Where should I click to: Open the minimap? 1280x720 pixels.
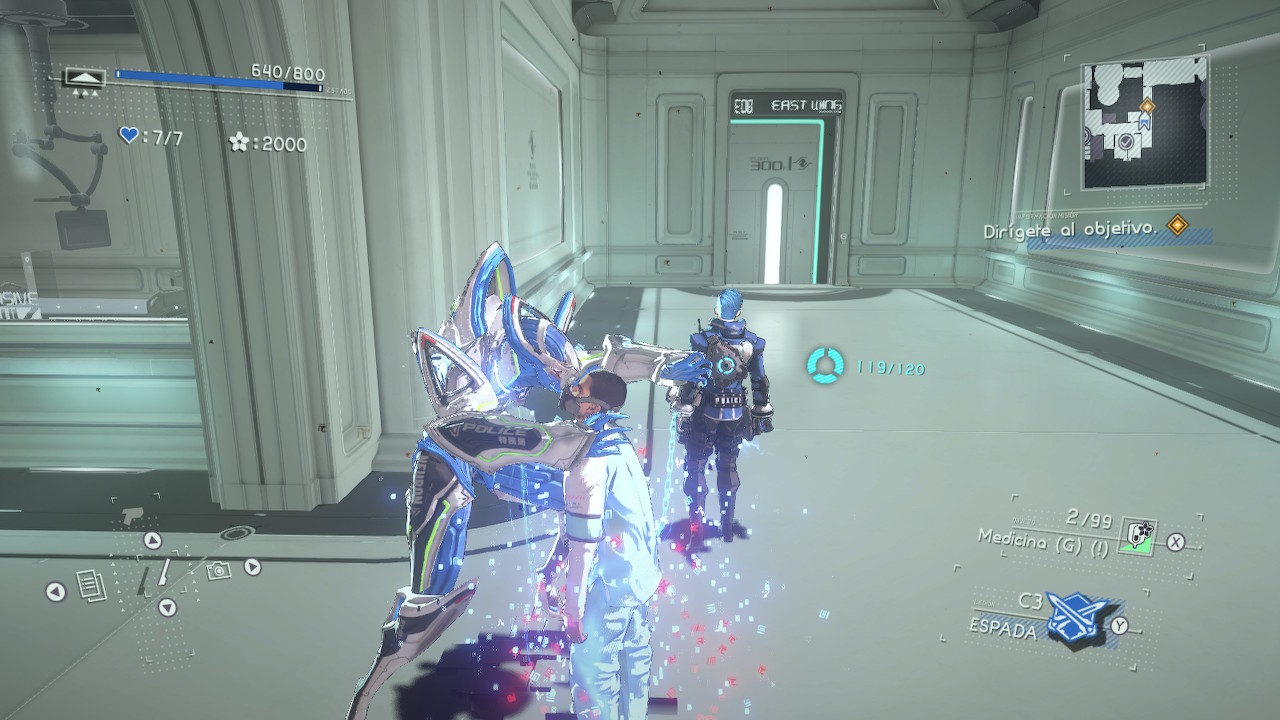(1144, 122)
